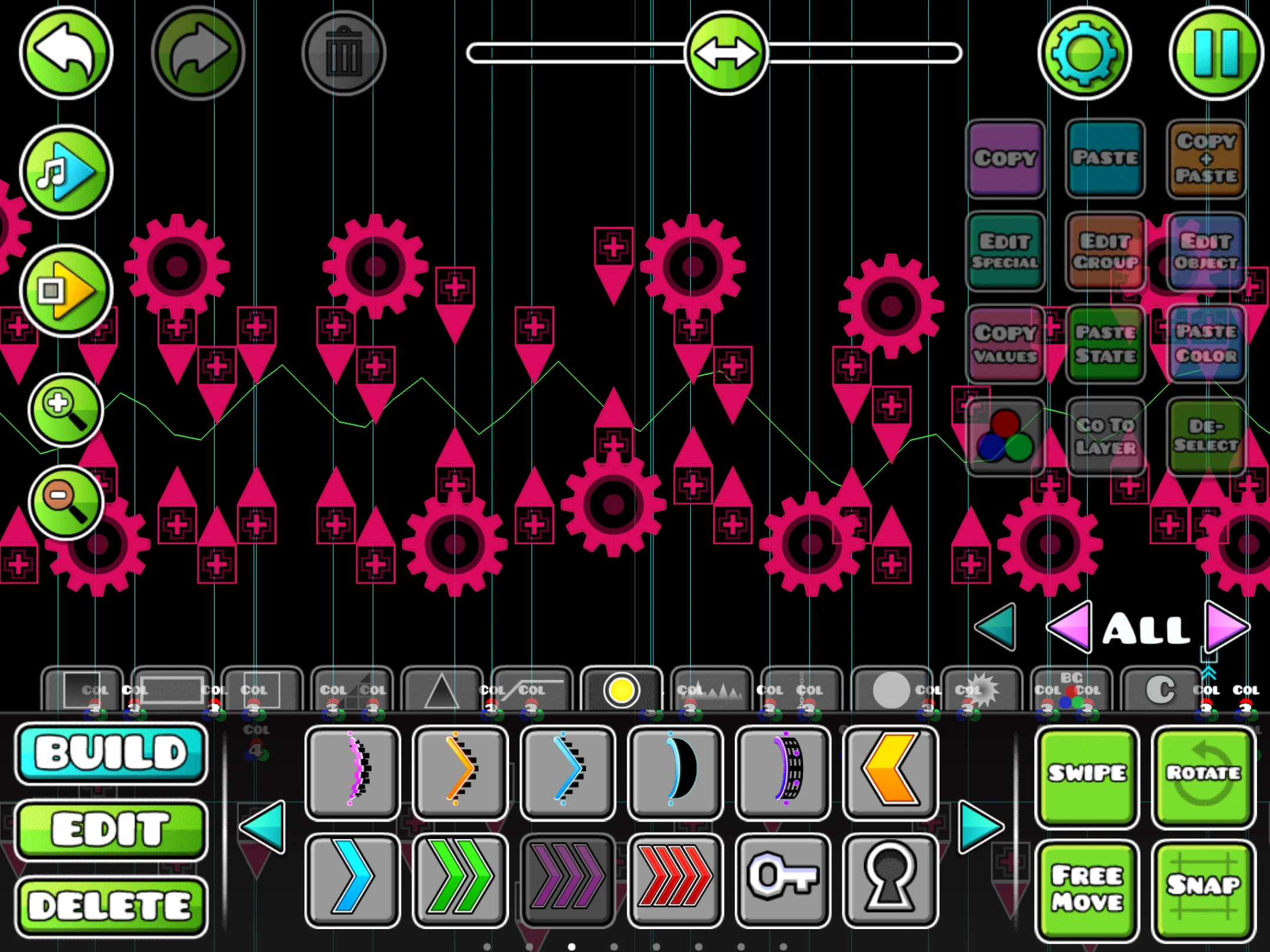
Task: Switch to the Edit tab
Action: [111, 829]
